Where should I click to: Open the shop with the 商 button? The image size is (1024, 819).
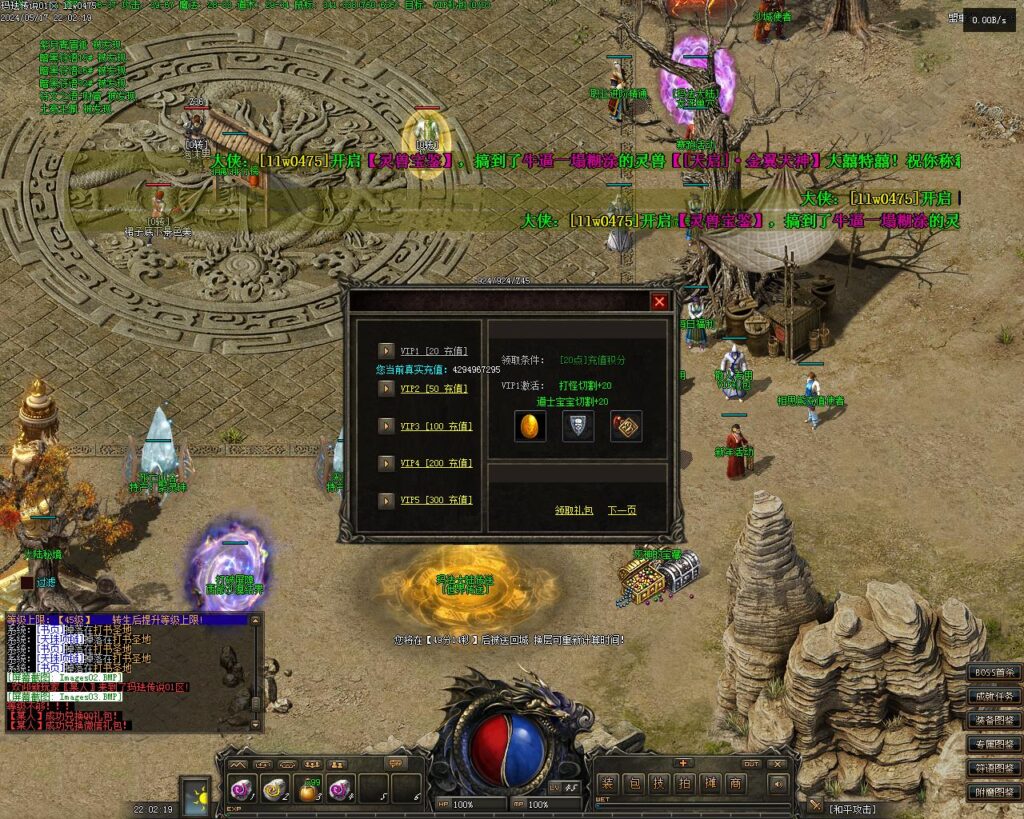click(x=736, y=783)
